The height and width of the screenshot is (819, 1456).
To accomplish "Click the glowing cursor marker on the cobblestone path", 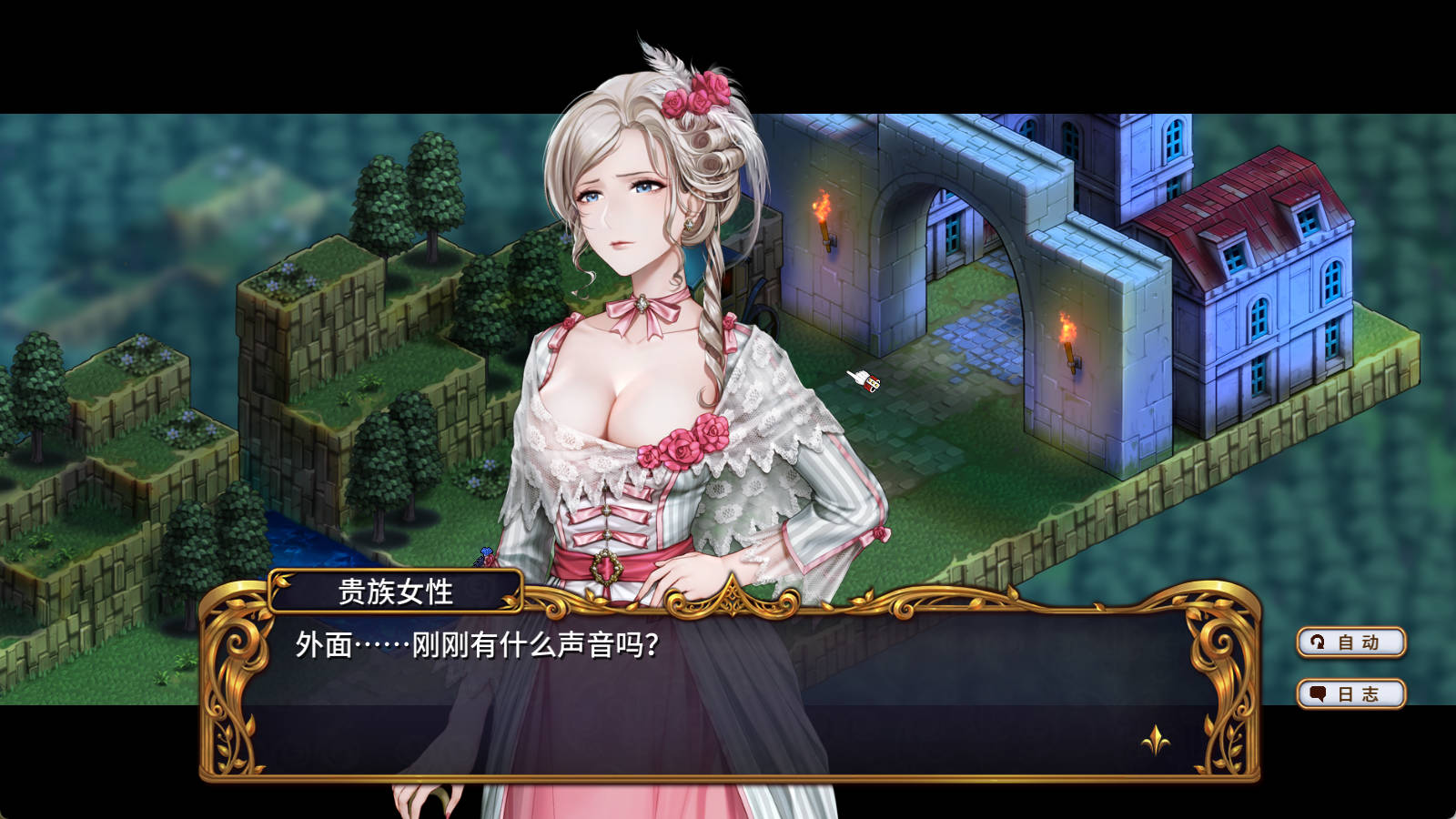I will tap(863, 381).
